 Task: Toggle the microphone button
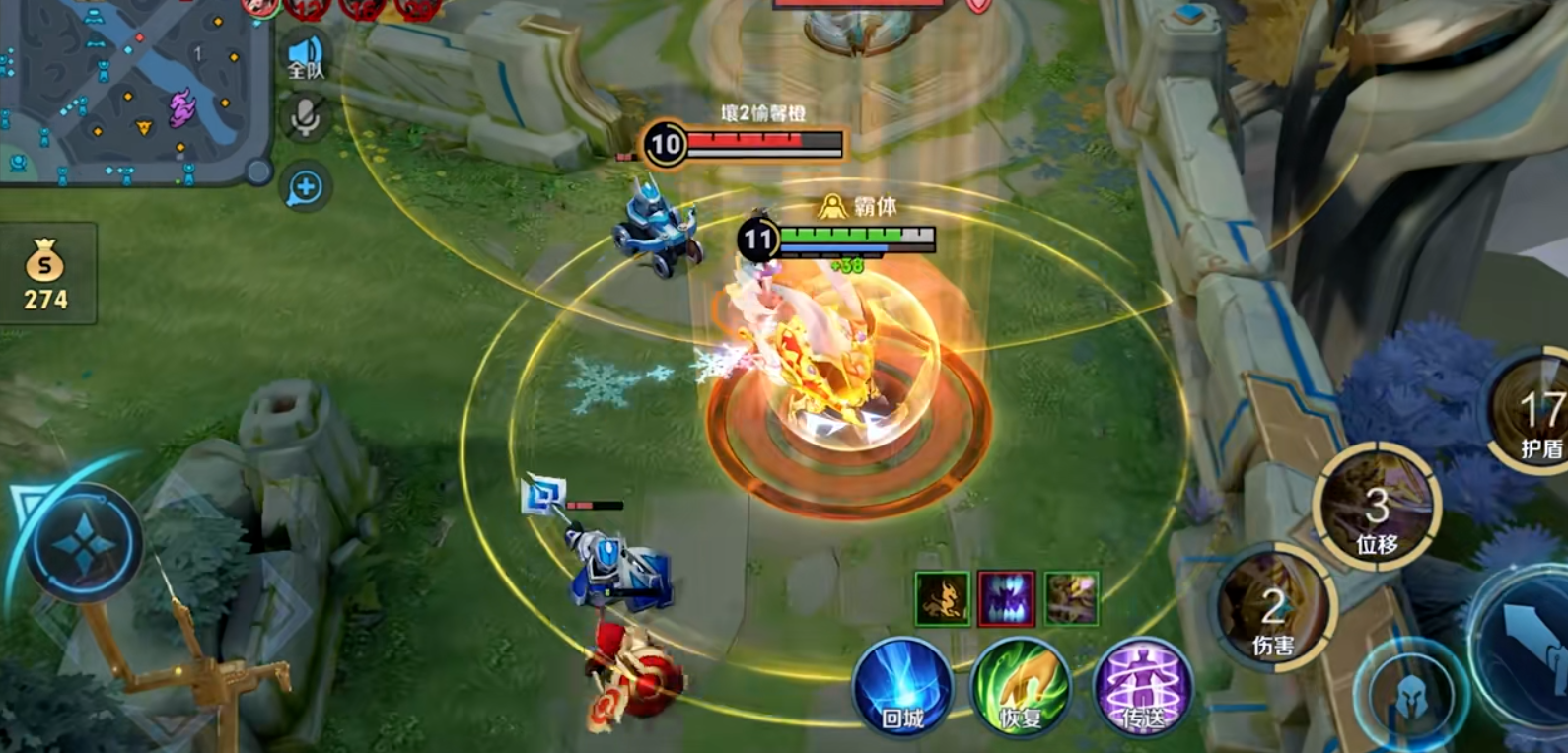[305, 118]
